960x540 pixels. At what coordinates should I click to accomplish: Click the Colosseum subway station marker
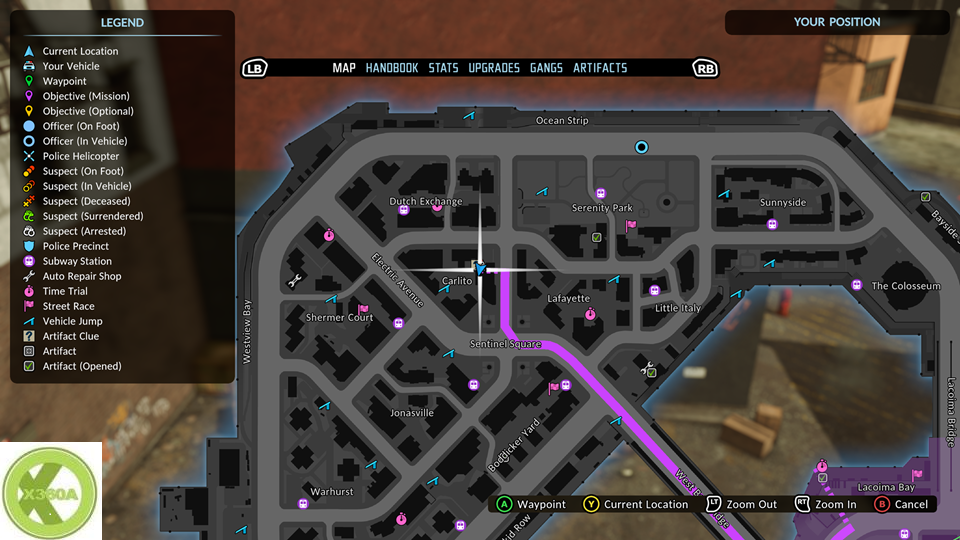pyautogui.click(x=857, y=285)
